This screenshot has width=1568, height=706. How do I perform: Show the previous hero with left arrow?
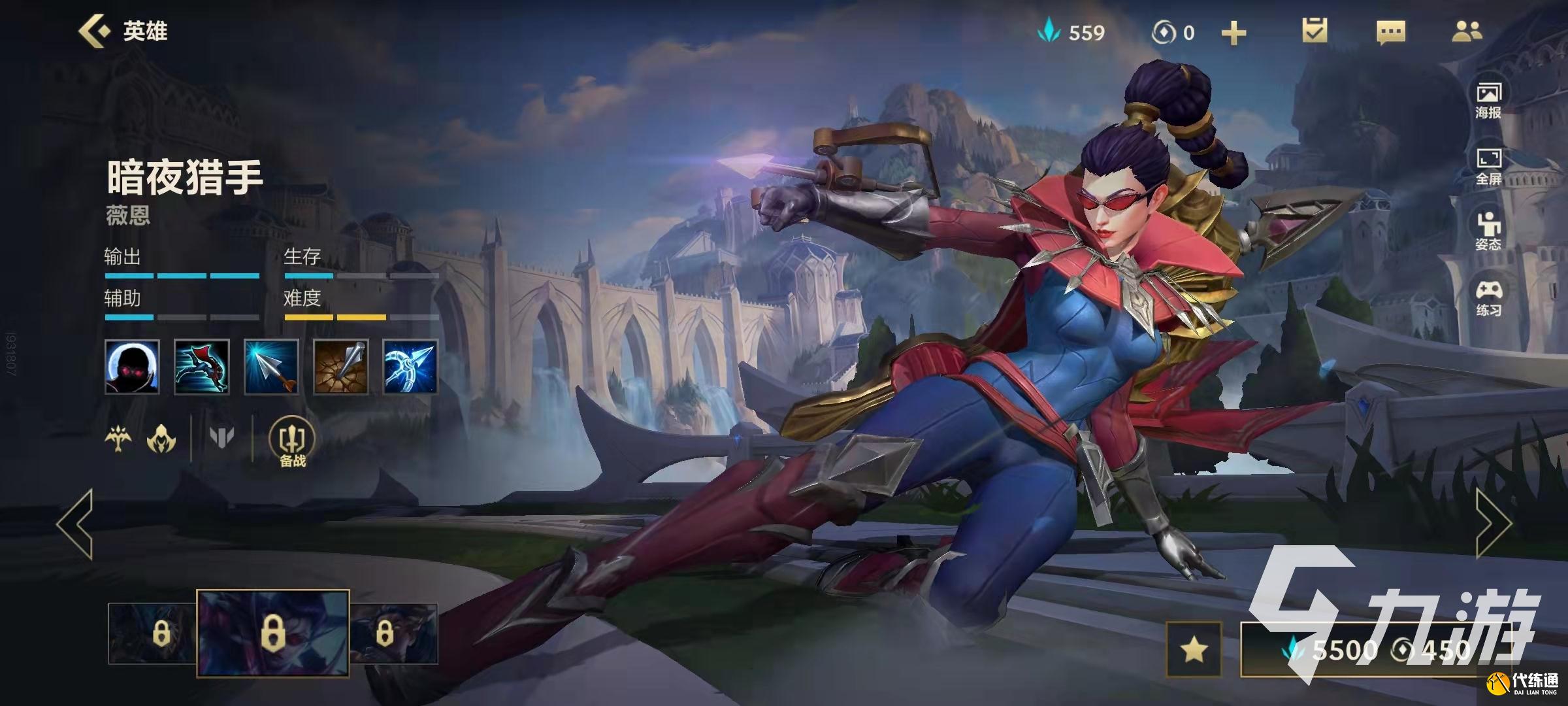tap(75, 524)
